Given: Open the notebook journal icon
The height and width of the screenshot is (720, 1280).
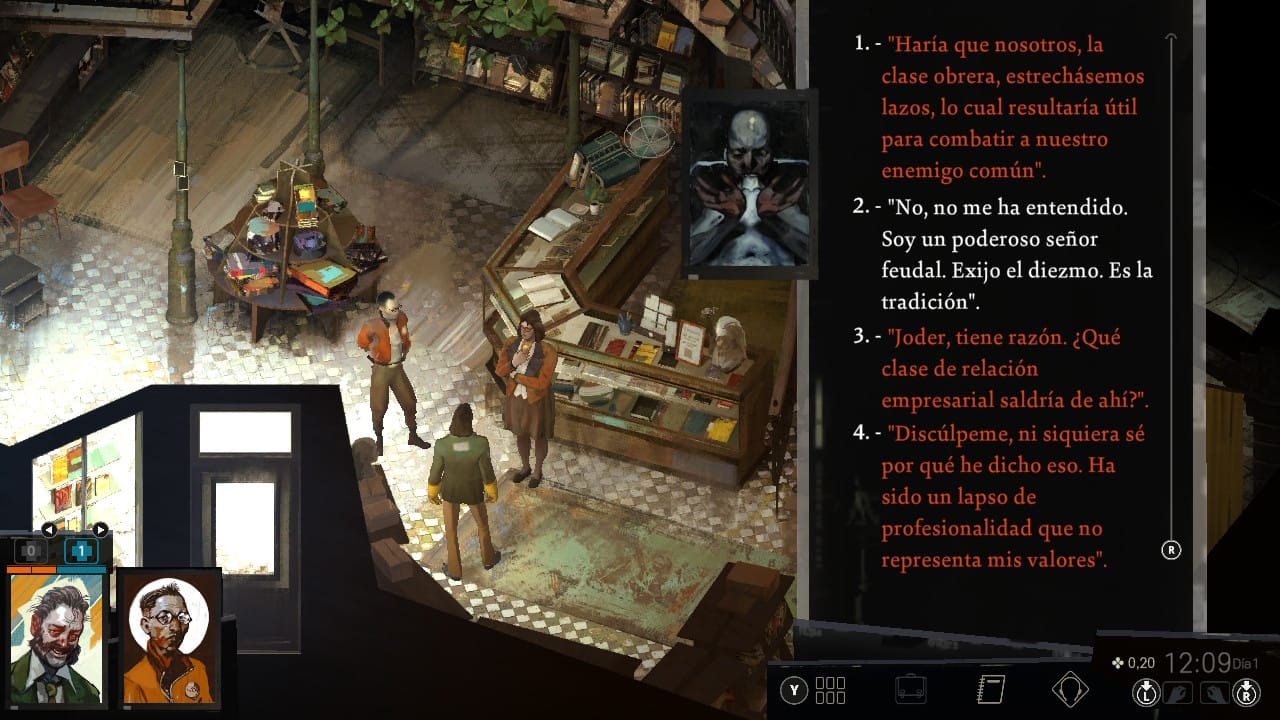Looking at the screenshot, I should (990, 689).
